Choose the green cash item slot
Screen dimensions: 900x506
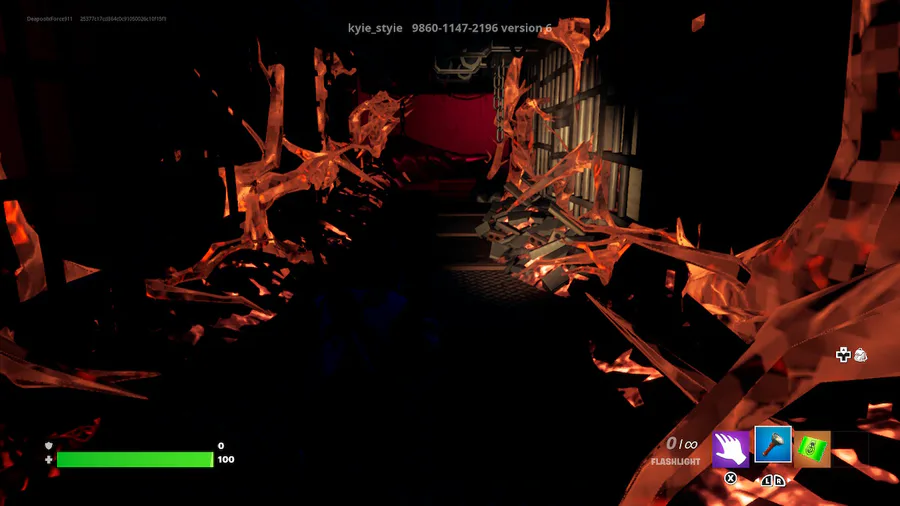coord(812,449)
